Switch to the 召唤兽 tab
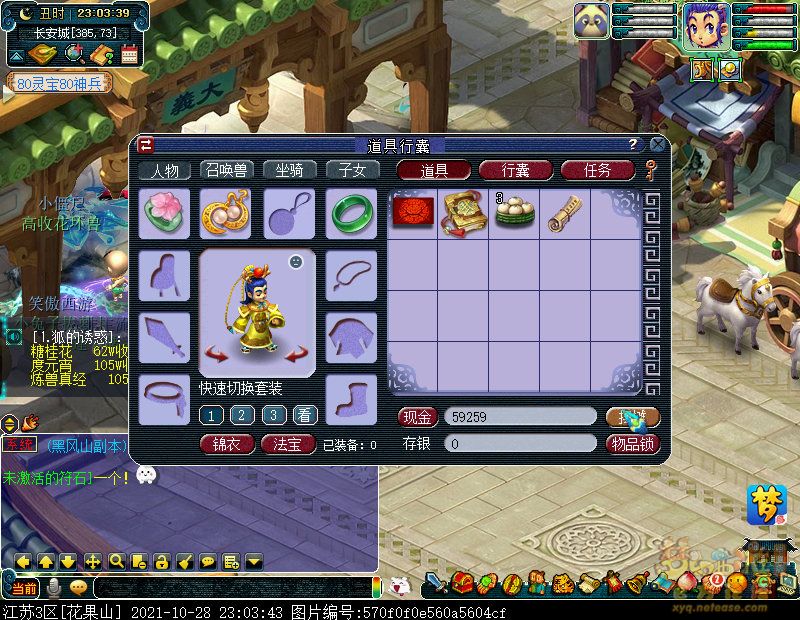The height and width of the screenshot is (620, 800). click(x=227, y=170)
